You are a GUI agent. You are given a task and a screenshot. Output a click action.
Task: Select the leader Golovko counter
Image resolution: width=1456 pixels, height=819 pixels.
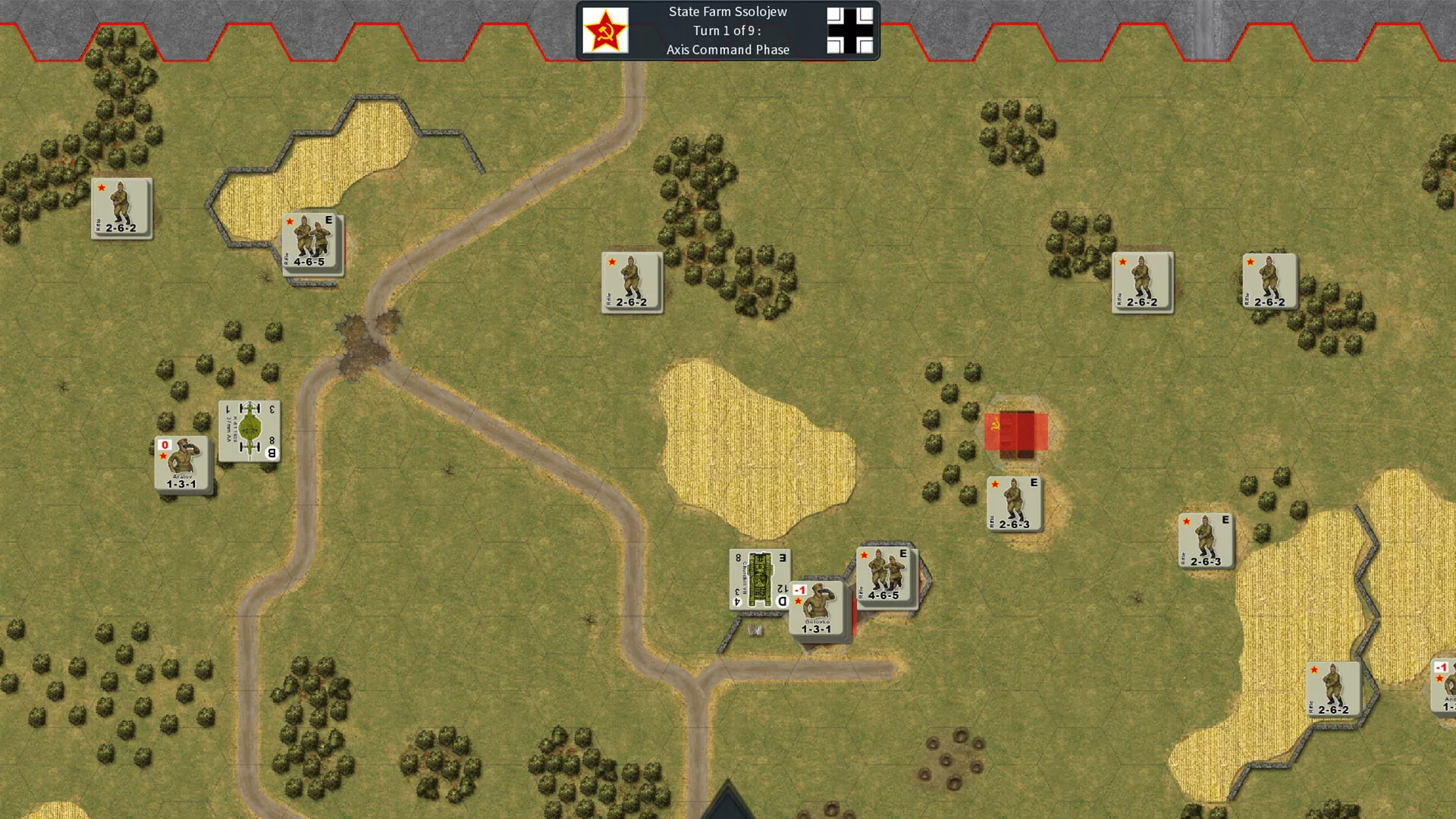(x=817, y=610)
